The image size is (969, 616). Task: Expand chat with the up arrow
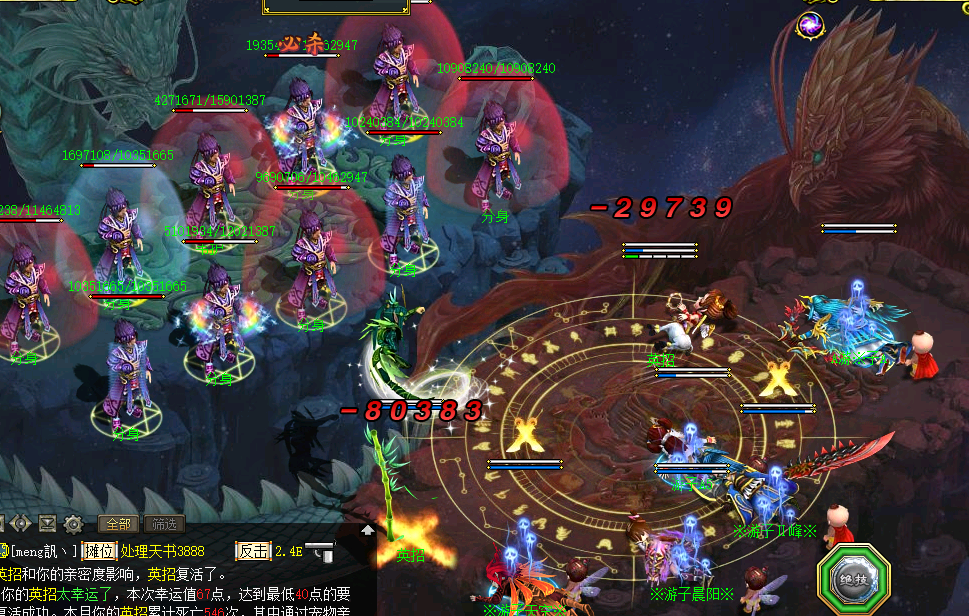368,530
